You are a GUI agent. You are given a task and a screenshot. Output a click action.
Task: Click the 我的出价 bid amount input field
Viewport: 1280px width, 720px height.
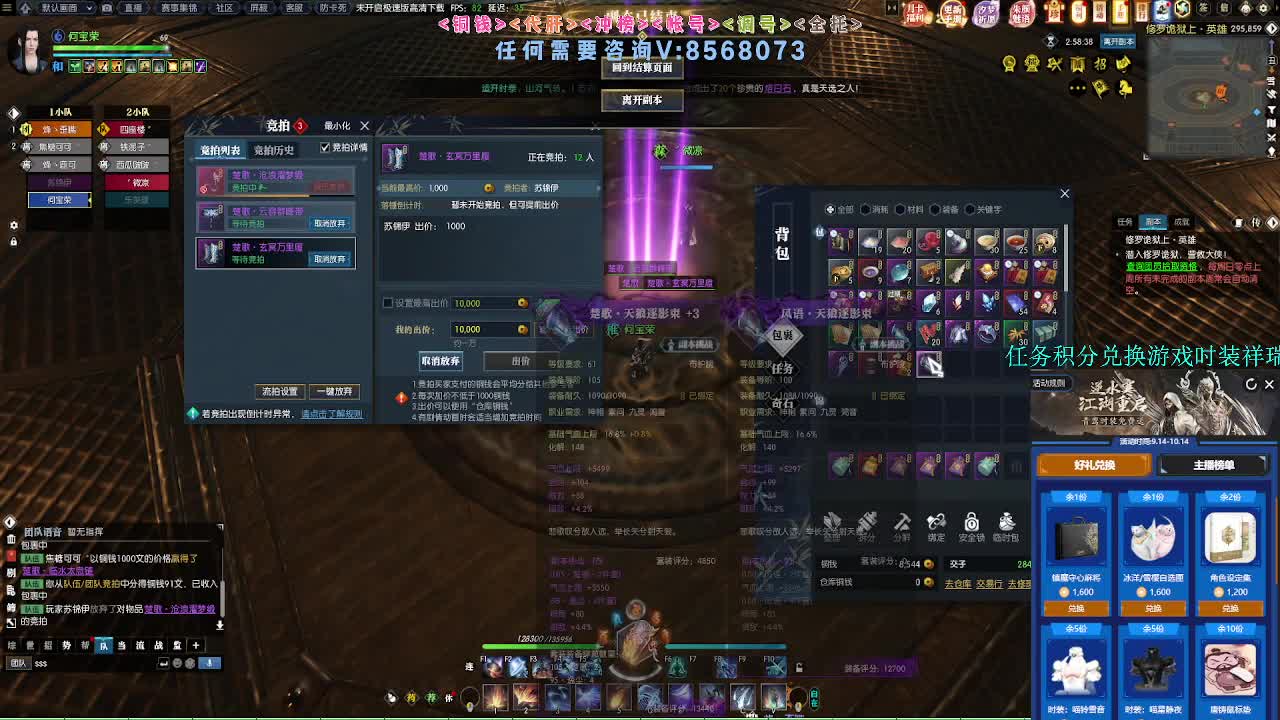489,329
